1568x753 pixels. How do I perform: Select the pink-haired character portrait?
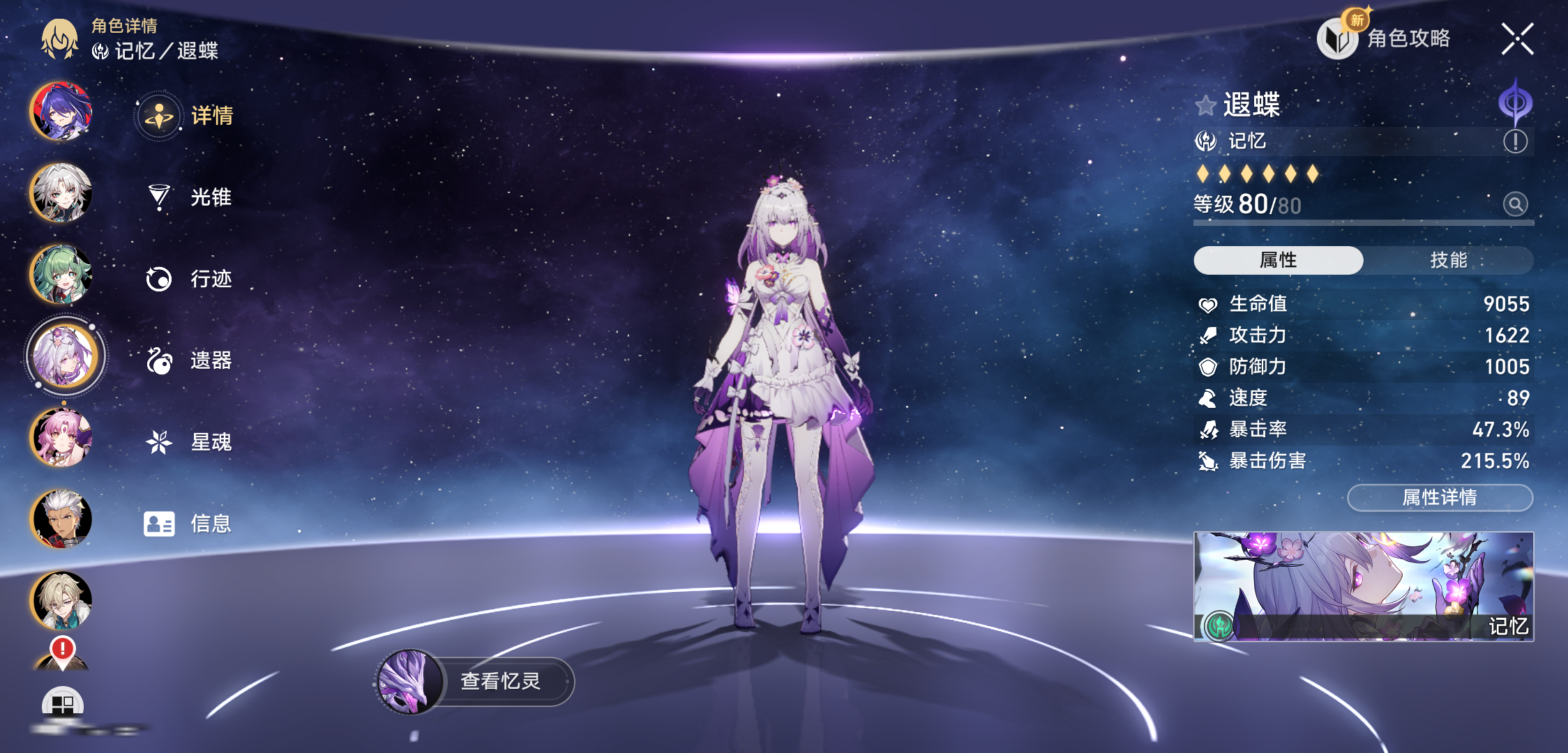click(61, 438)
